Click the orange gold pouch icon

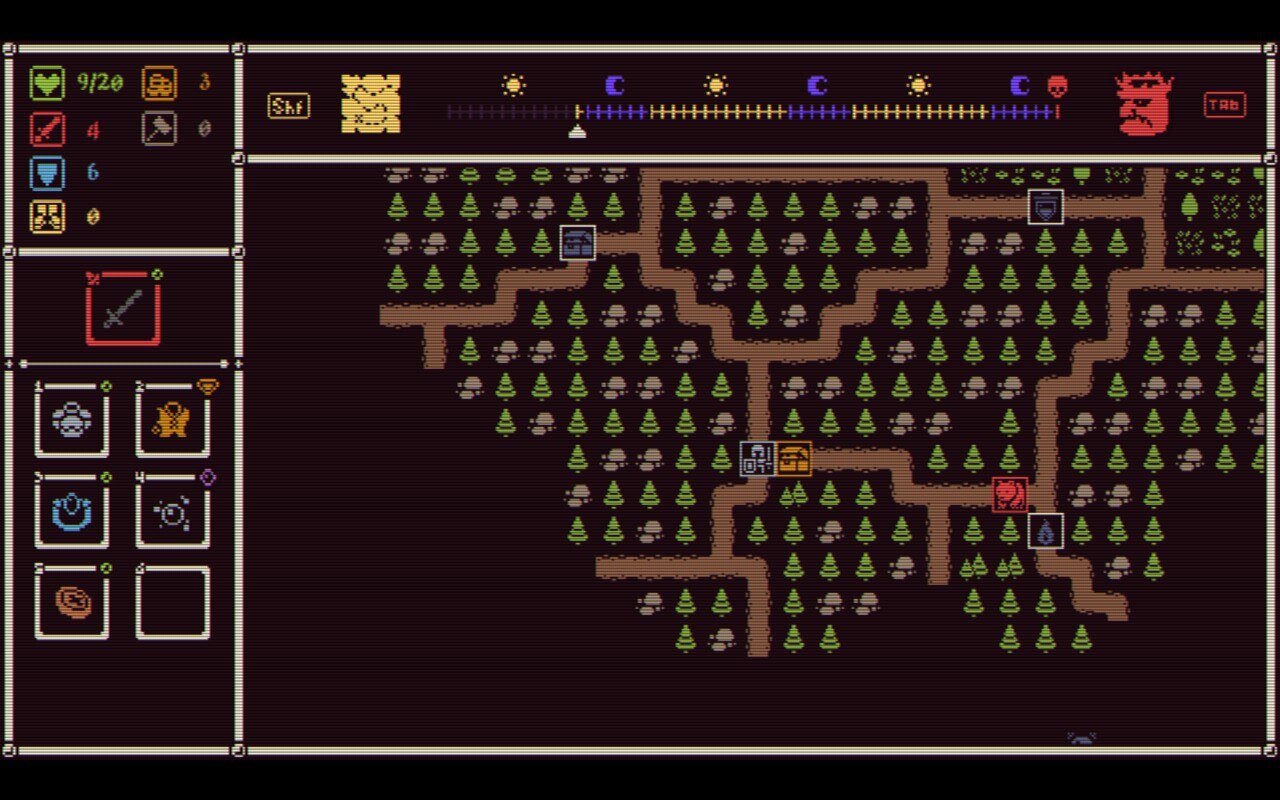pos(158,82)
